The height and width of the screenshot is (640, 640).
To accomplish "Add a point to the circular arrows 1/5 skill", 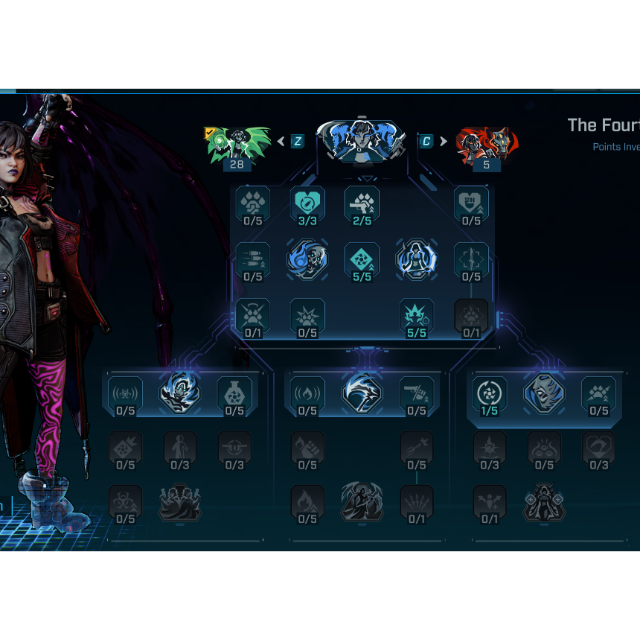I will pyautogui.click(x=489, y=393).
